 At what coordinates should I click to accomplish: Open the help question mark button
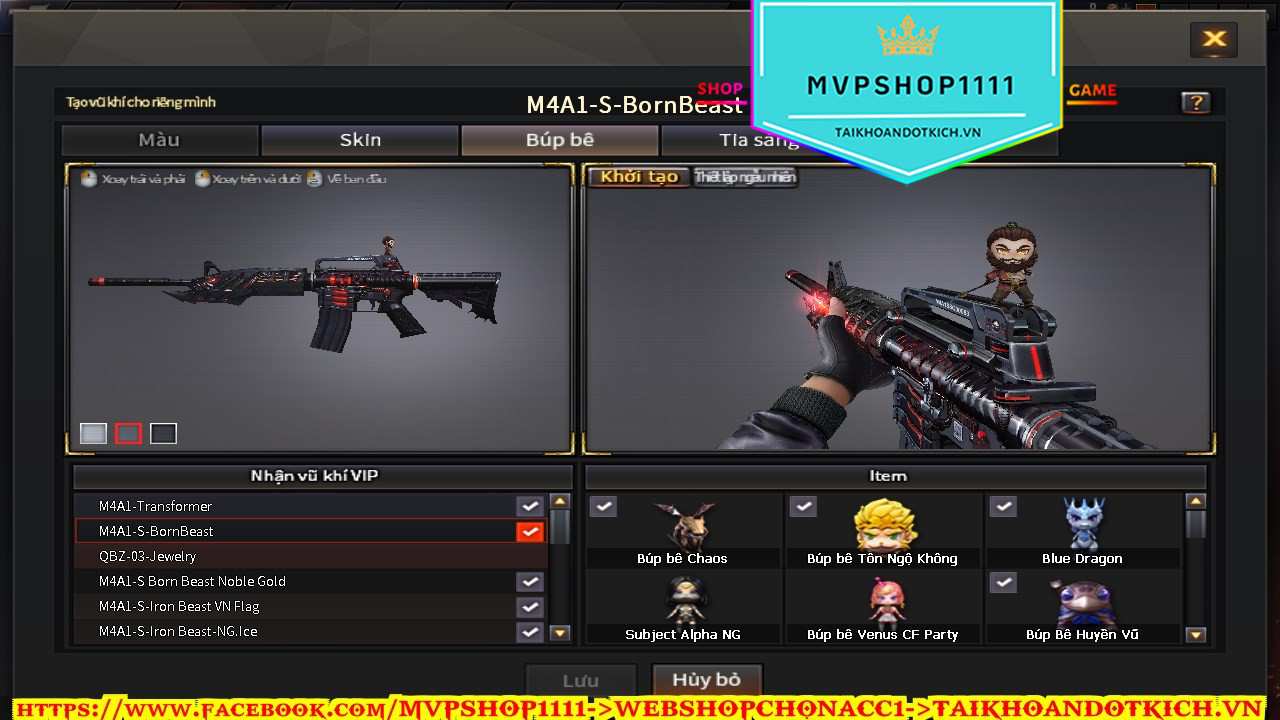click(1195, 102)
